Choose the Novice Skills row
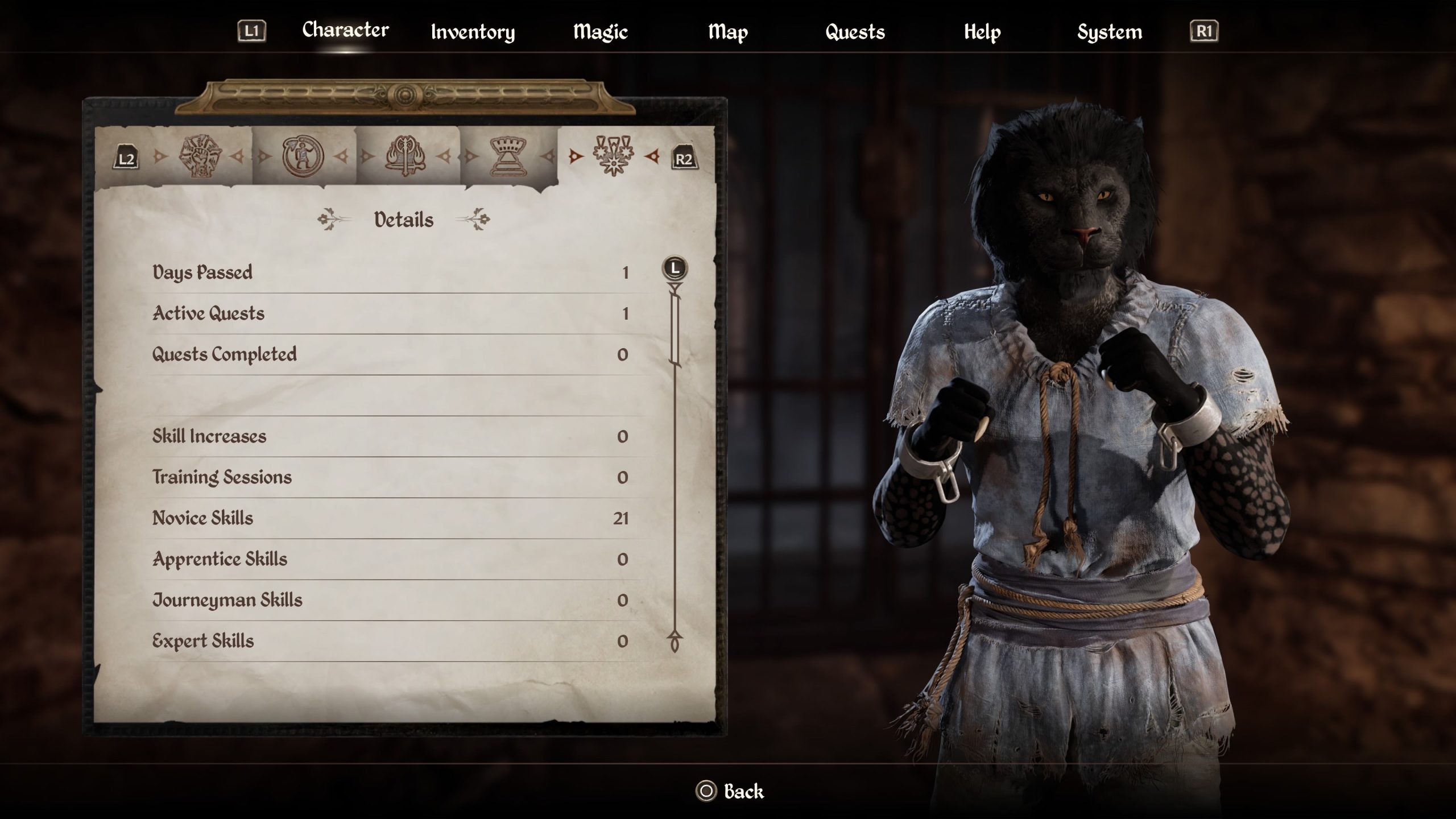1456x819 pixels. tap(390, 518)
